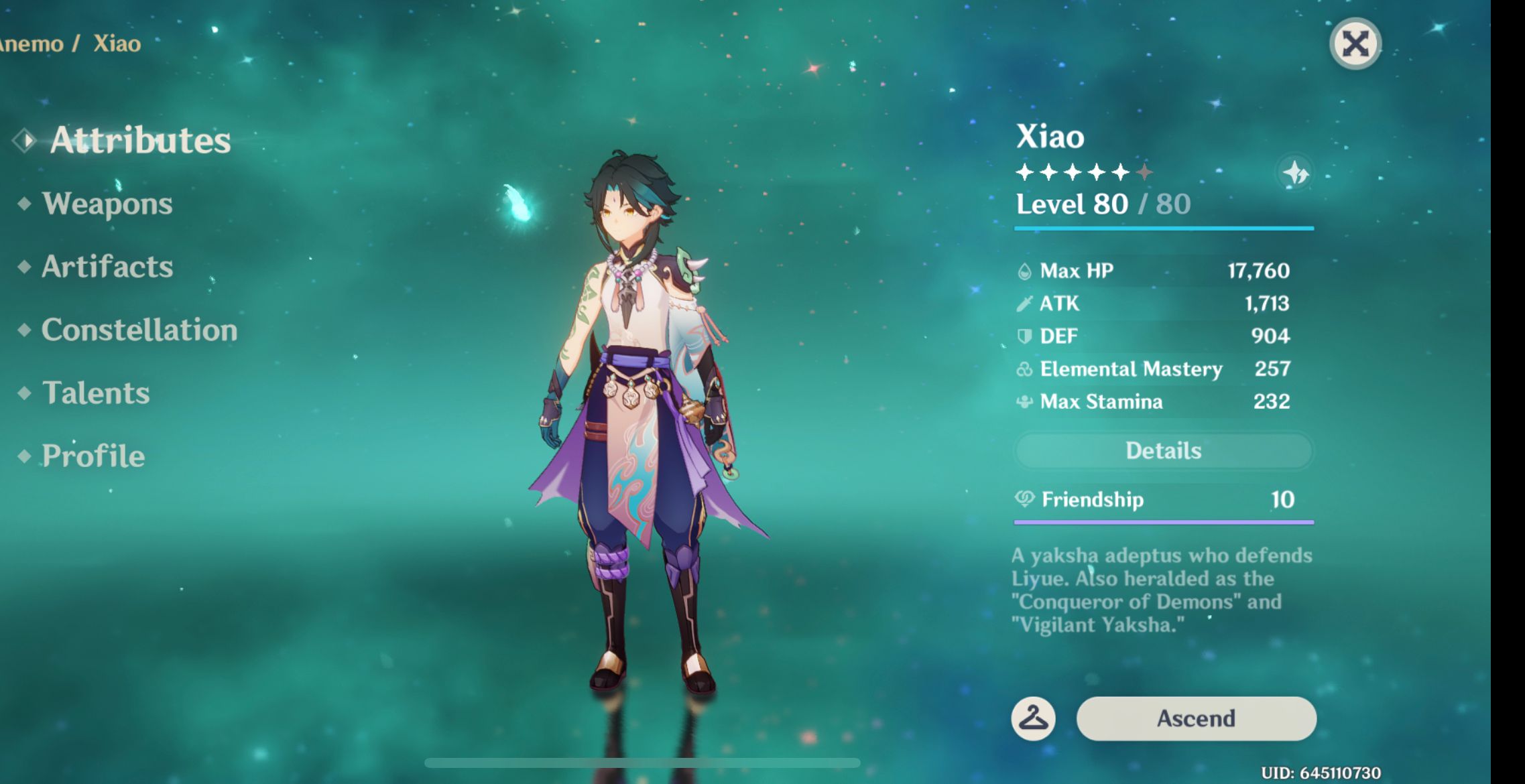This screenshot has width=1525, height=784.
Task: Ascend Xiao with the Ascend button
Action: pos(1196,718)
